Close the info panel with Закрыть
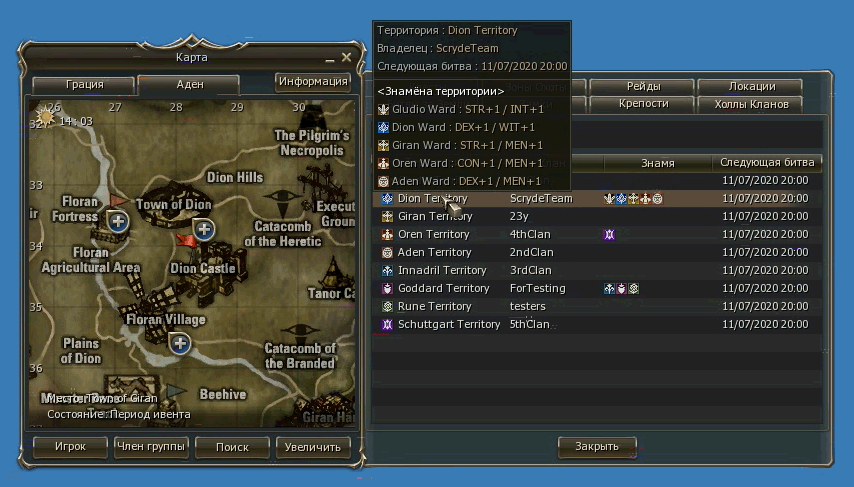The width and height of the screenshot is (854, 487). [596, 446]
